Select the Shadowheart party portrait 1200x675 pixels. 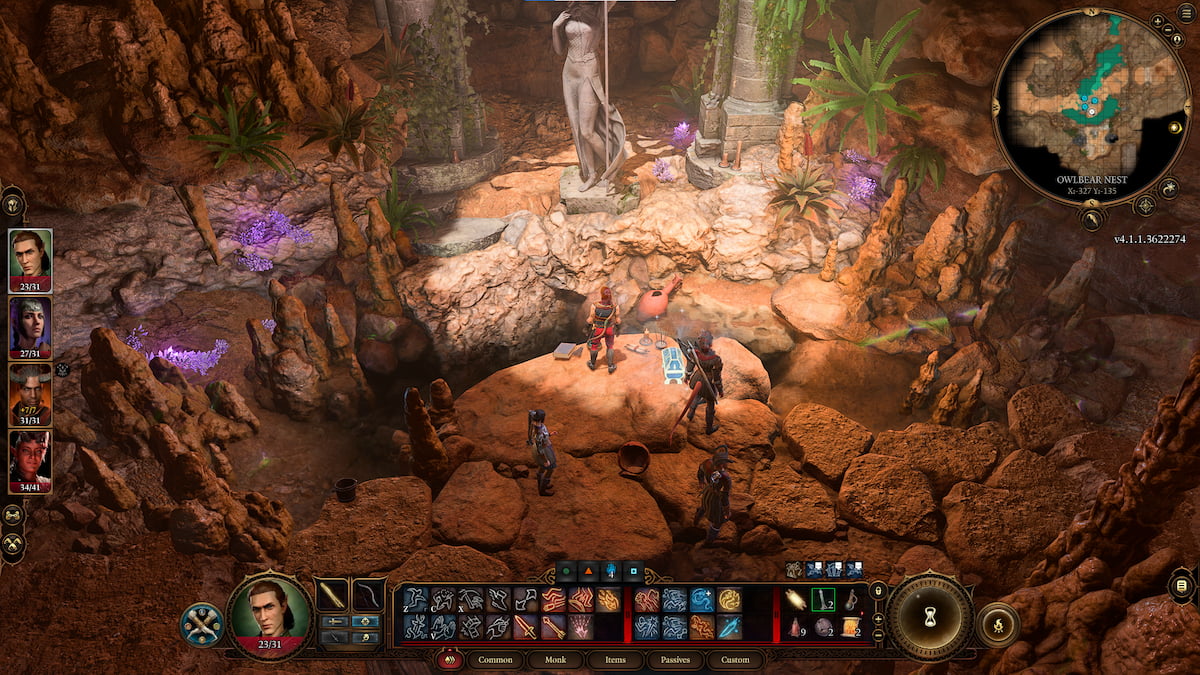pyautogui.click(x=30, y=327)
